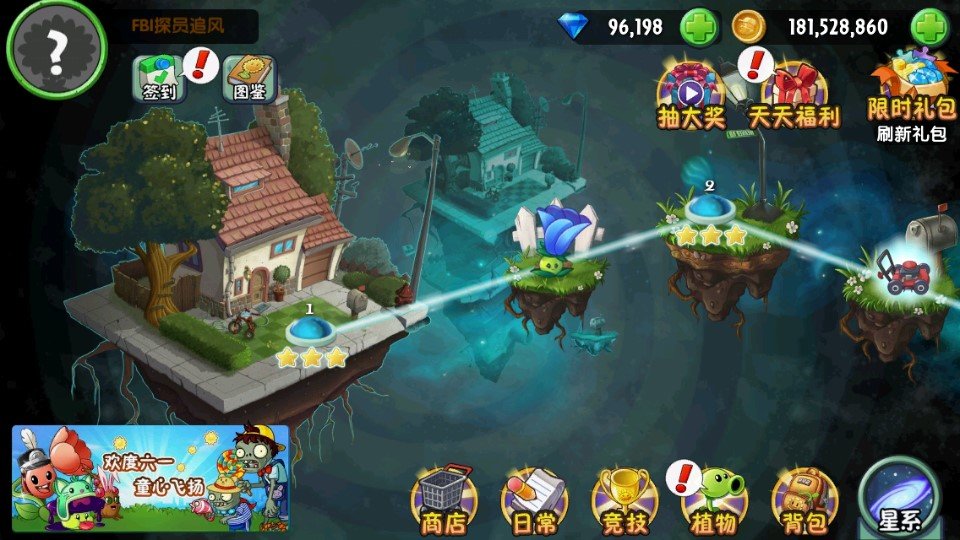
Task: Open the 背包 backpack
Action: point(803,497)
